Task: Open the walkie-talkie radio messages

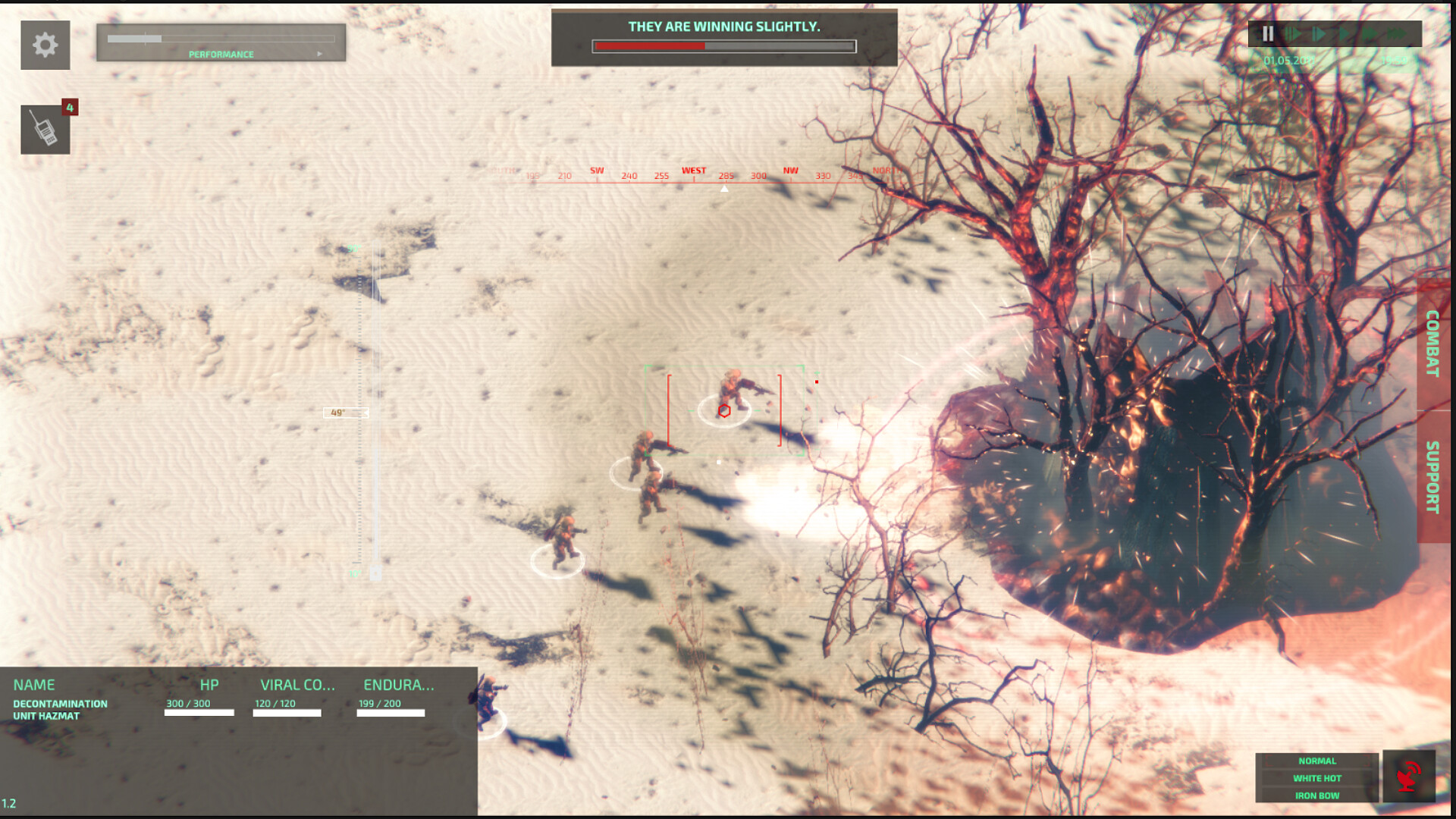Action: 45,130
